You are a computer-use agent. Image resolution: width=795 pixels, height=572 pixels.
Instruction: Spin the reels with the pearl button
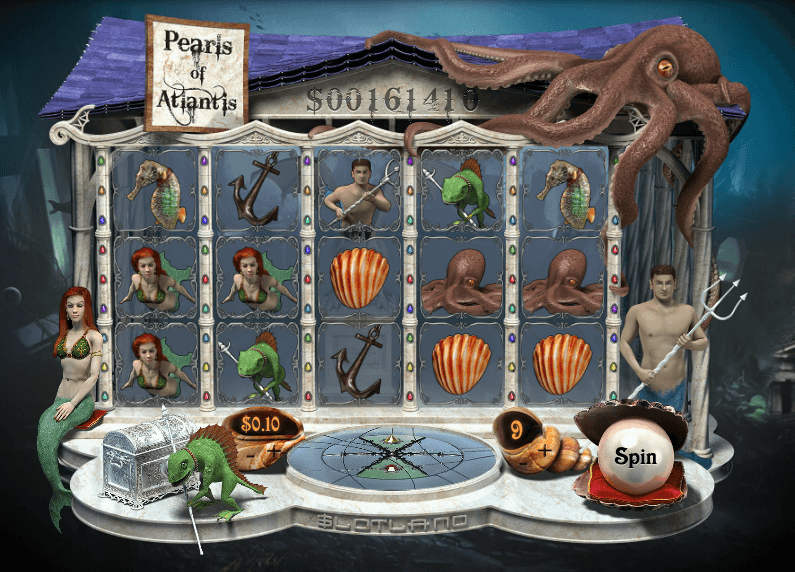tap(634, 460)
